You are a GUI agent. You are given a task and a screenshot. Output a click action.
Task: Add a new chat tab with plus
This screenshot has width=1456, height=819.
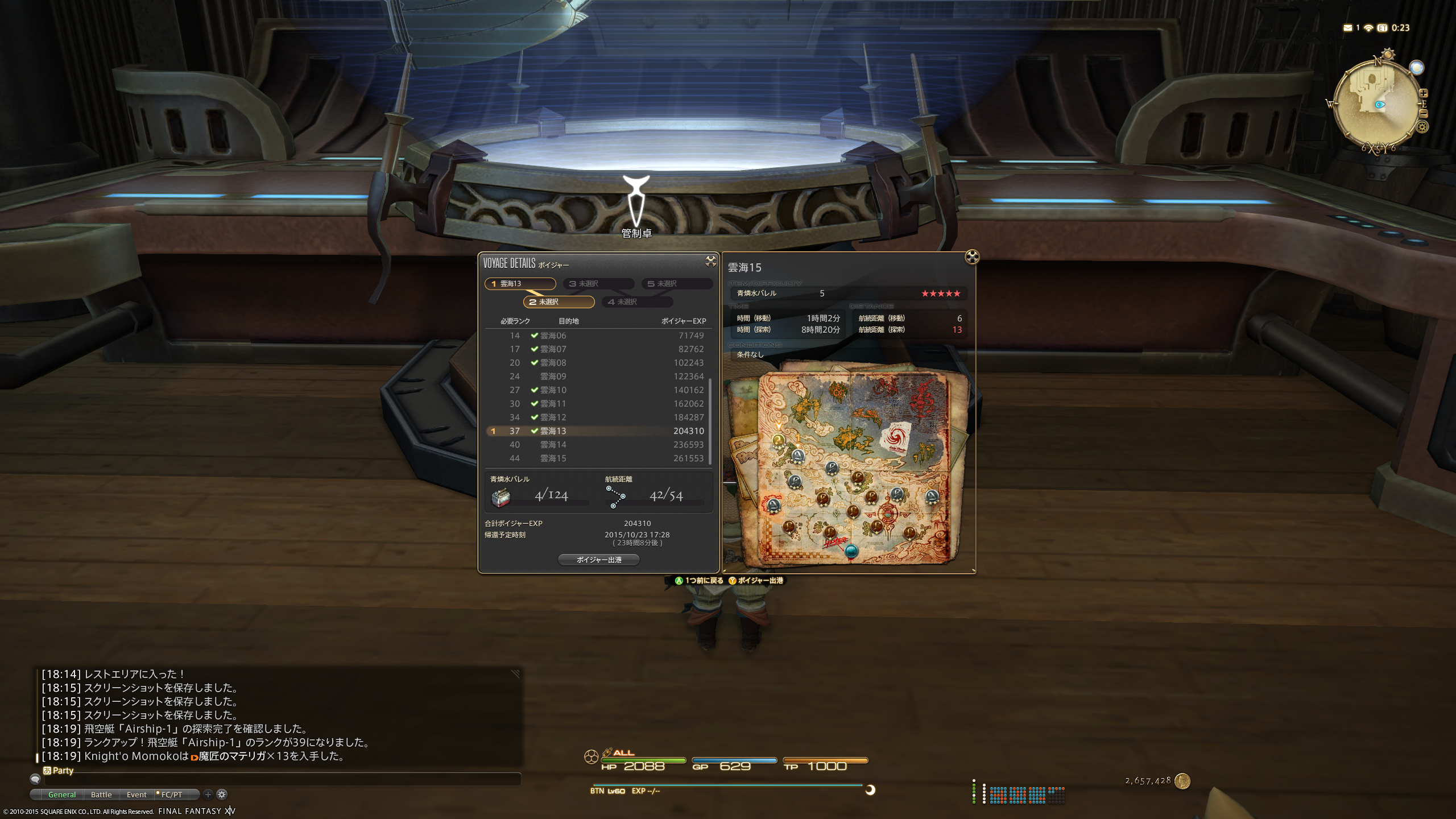coord(208,795)
